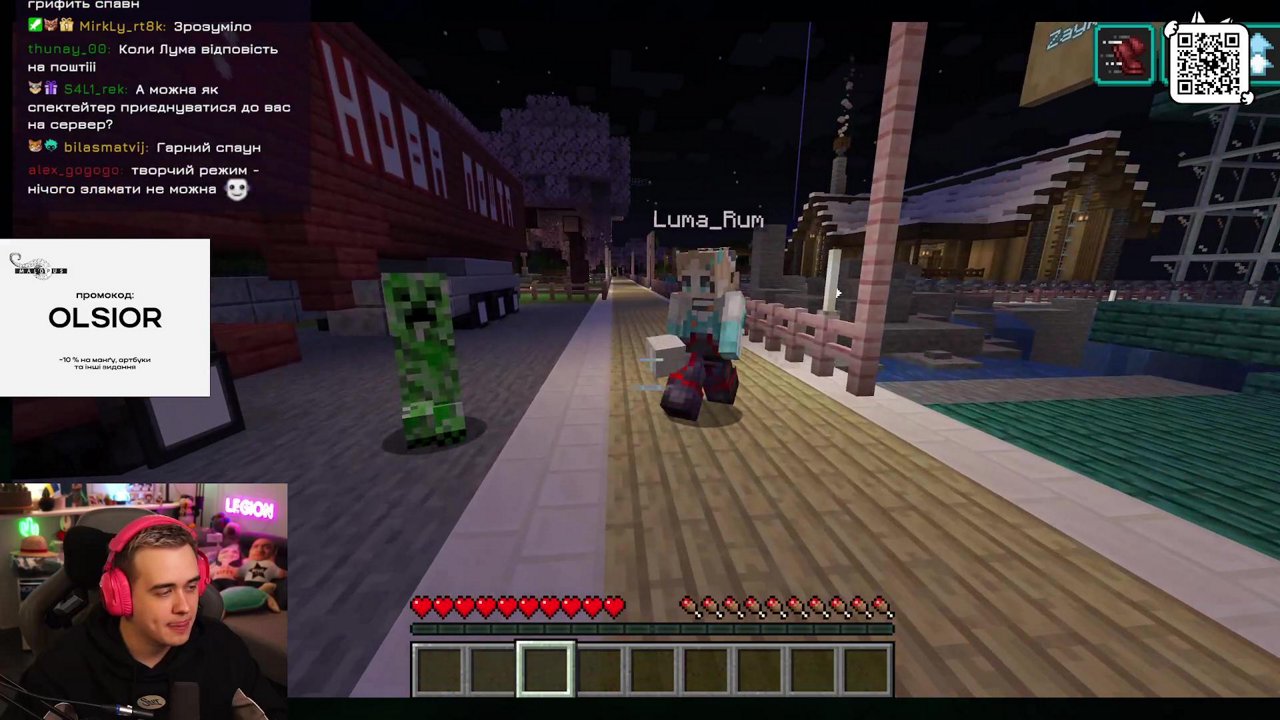Click the robot emote in alex_gogogo's message
The image size is (1280, 720).
click(x=237, y=188)
